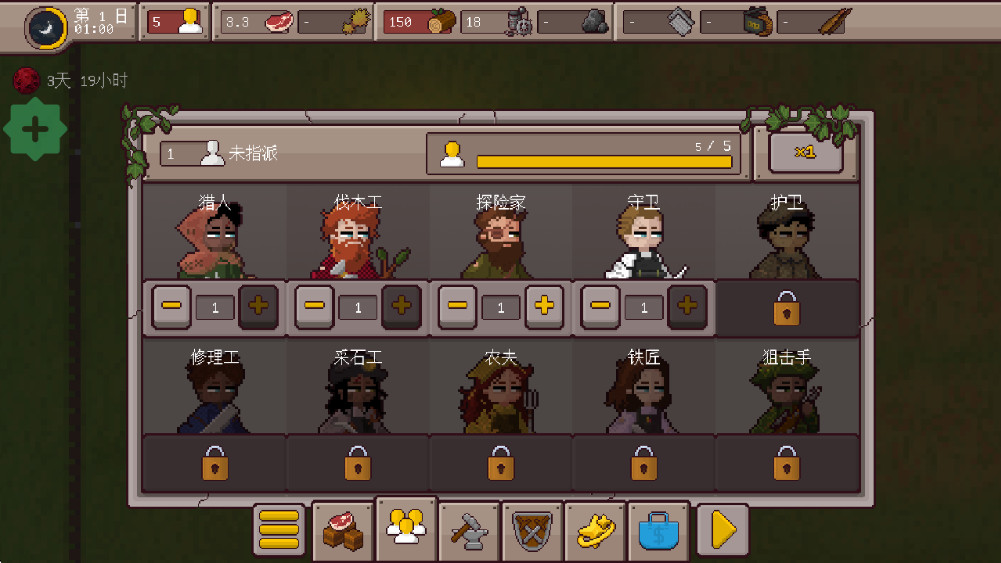
Task: Increase the 猎人 hunter count
Action: pos(258,306)
